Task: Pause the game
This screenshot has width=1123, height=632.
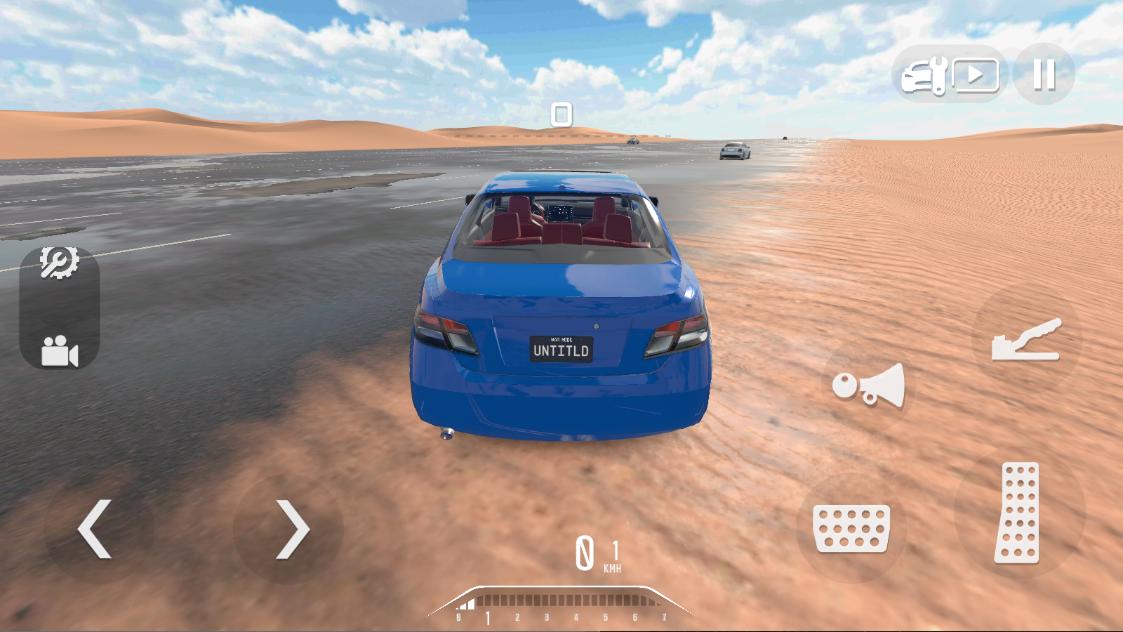Action: tap(1043, 75)
